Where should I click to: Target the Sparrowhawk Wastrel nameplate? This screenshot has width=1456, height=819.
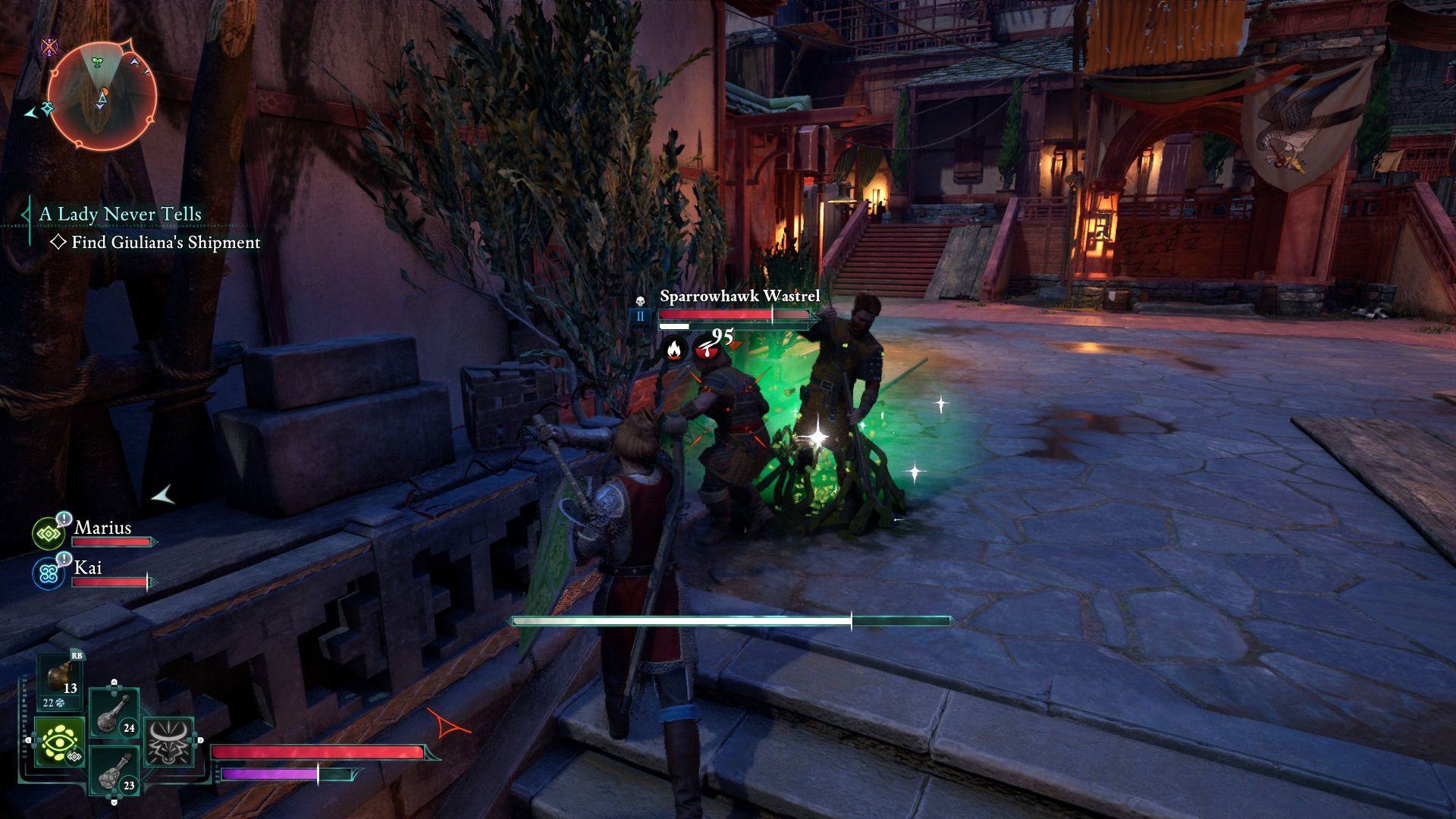point(739,296)
